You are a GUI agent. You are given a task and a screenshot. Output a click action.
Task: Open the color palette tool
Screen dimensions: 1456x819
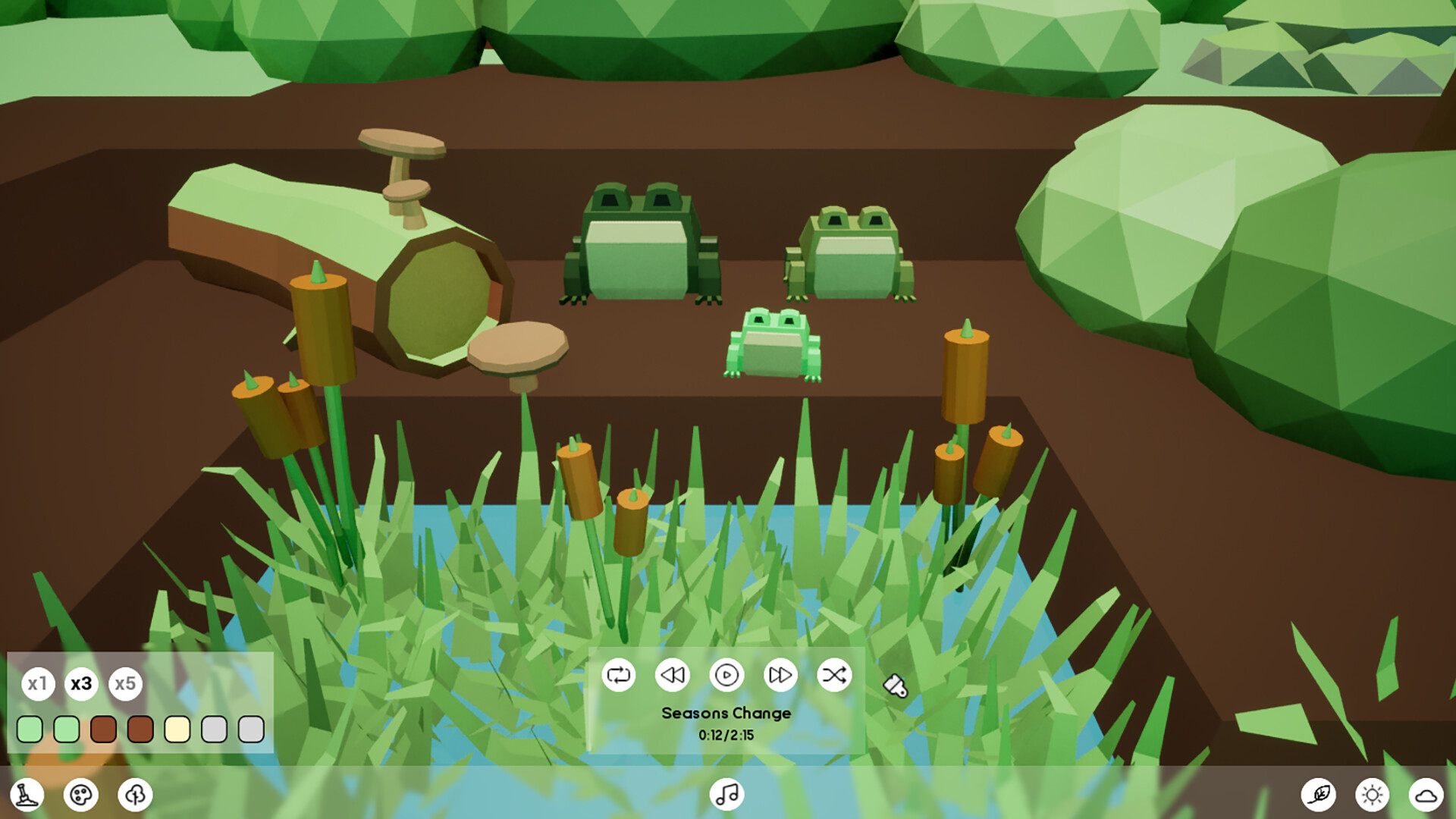tap(81, 794)
